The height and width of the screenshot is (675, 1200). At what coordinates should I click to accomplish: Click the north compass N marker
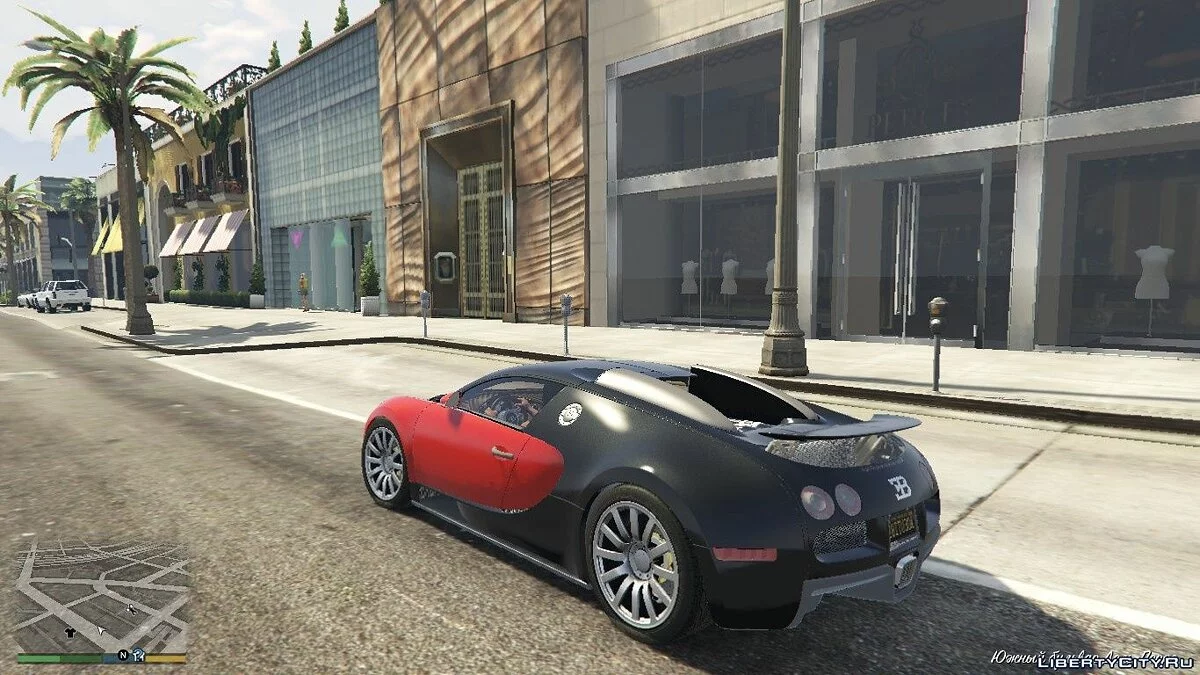123,656
